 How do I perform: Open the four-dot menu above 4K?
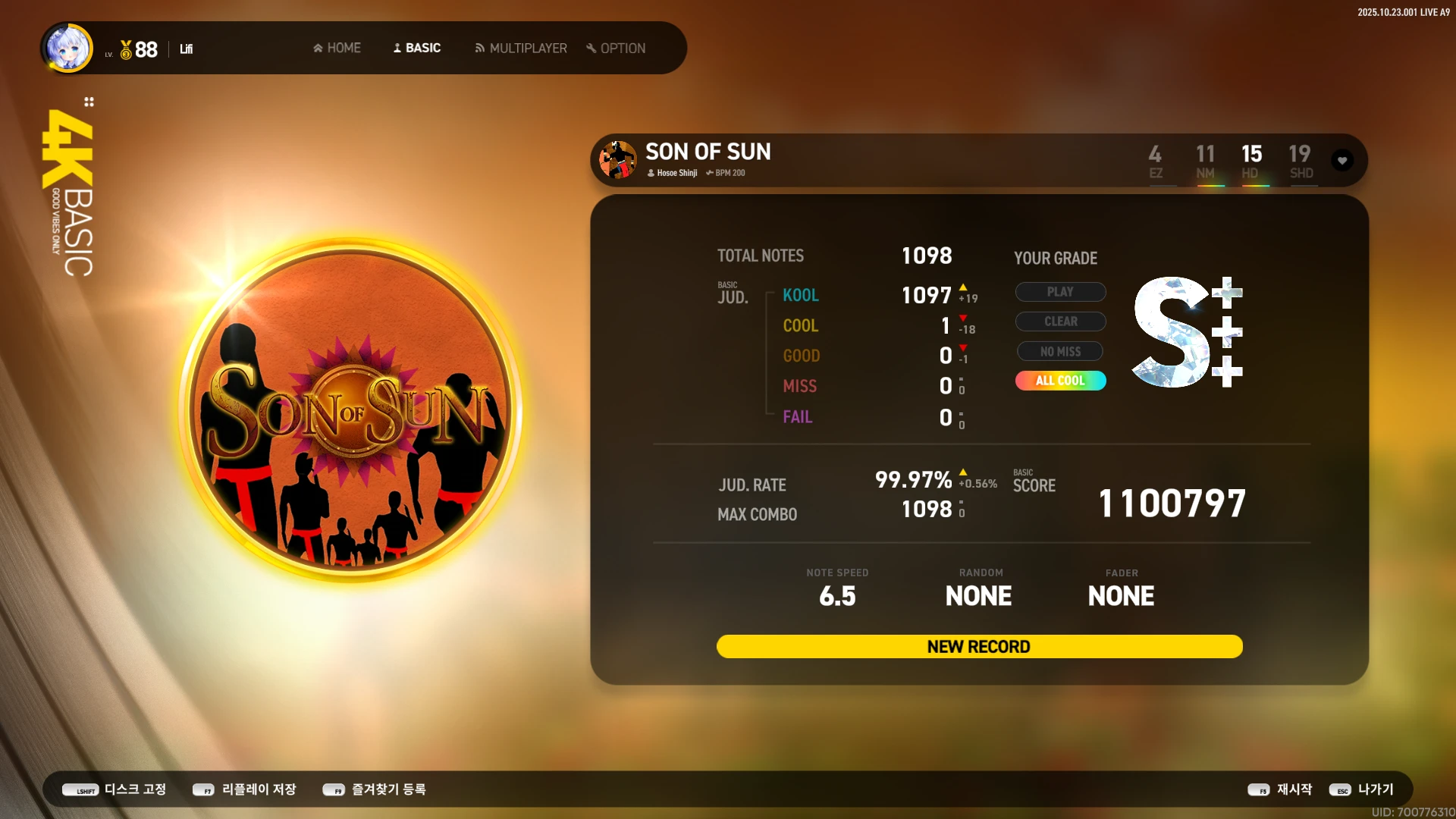point(89,102)
